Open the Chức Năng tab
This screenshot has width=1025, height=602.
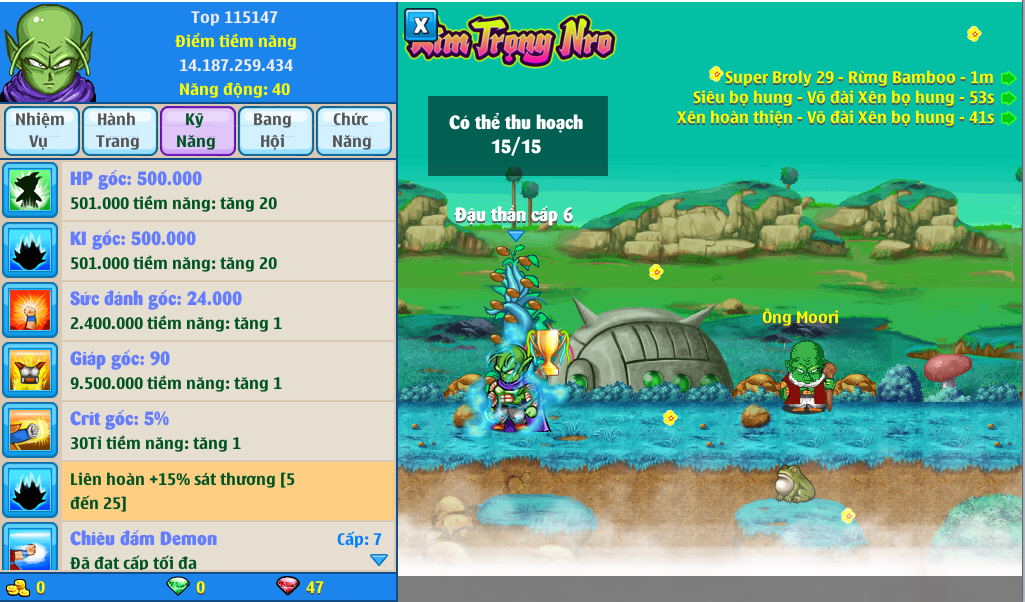[x=352, y=131]
